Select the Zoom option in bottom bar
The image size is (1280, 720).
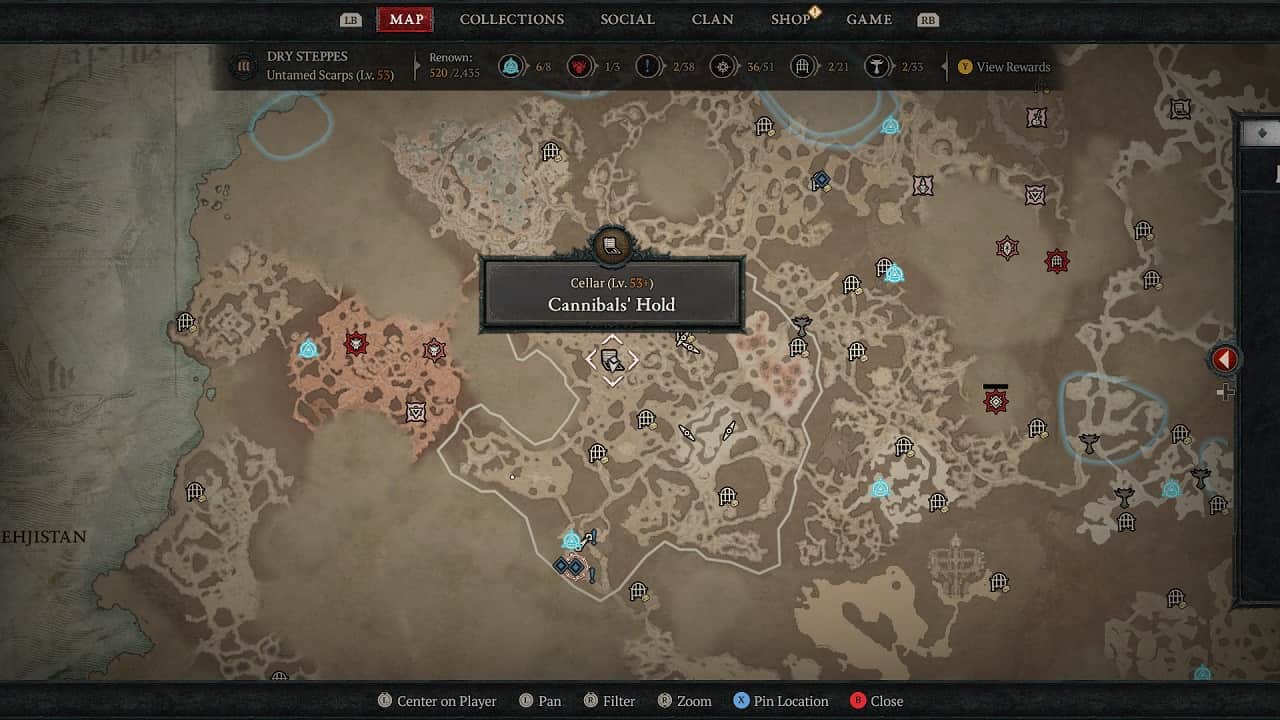[x=684, y=701]
